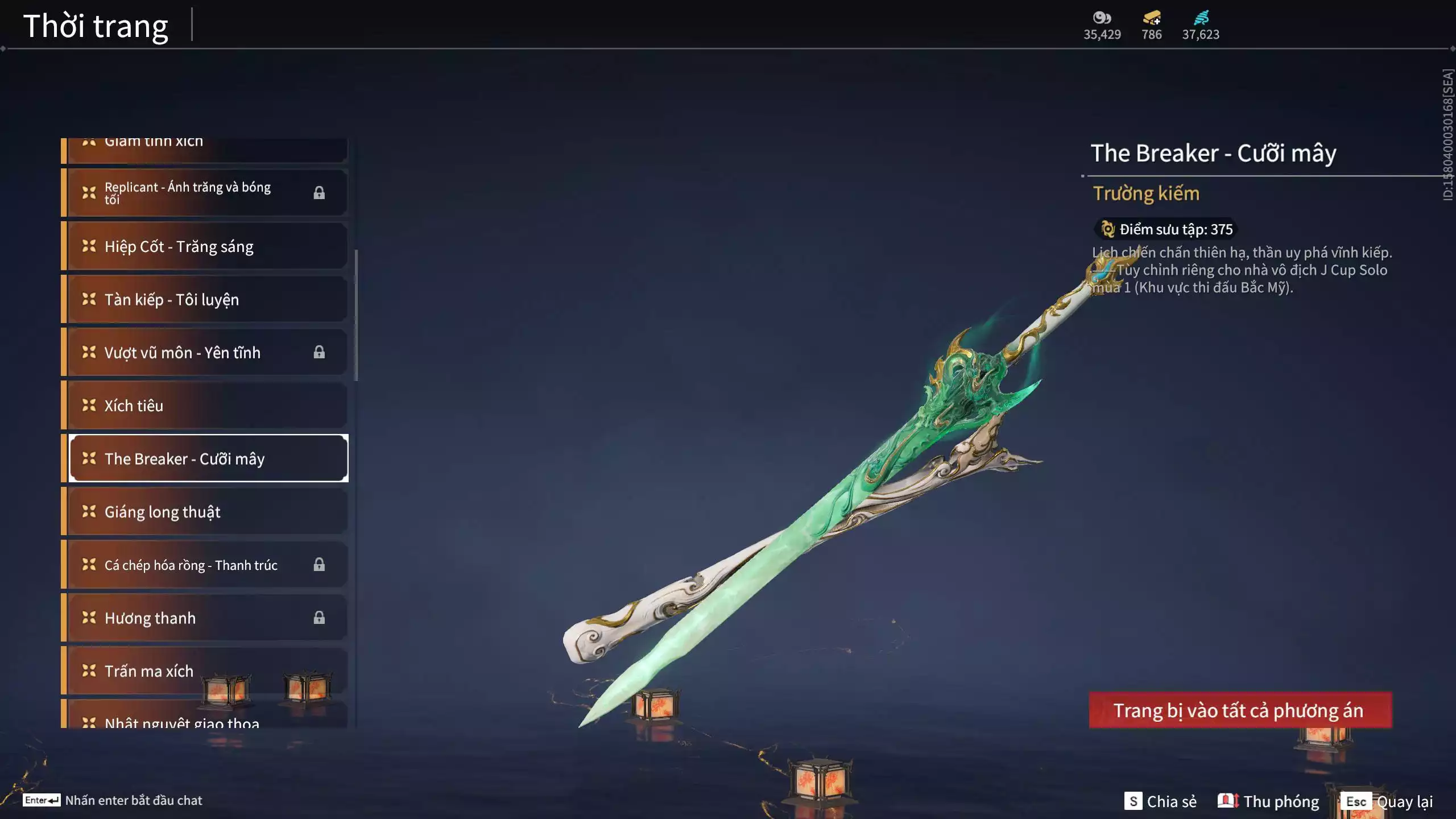The height and width of the screenshot is (819, 1456).
Task: Click The Breaker - Cưỡi mây list entry
Action: pos(208,458)
